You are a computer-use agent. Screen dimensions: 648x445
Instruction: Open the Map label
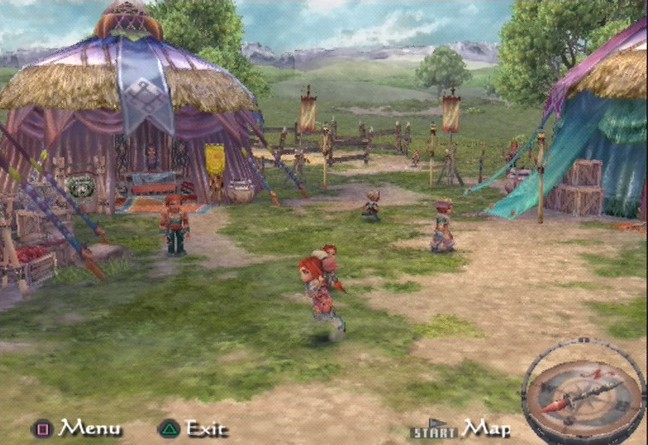pos(486,428)
